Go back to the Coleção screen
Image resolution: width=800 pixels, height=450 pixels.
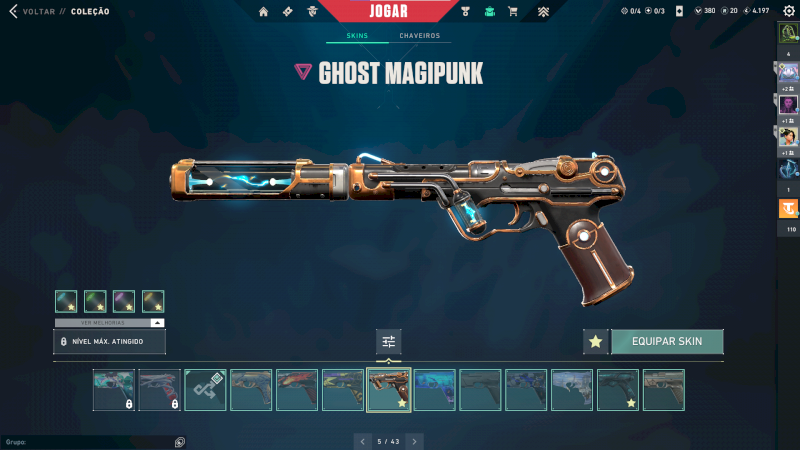click(14, 11)
